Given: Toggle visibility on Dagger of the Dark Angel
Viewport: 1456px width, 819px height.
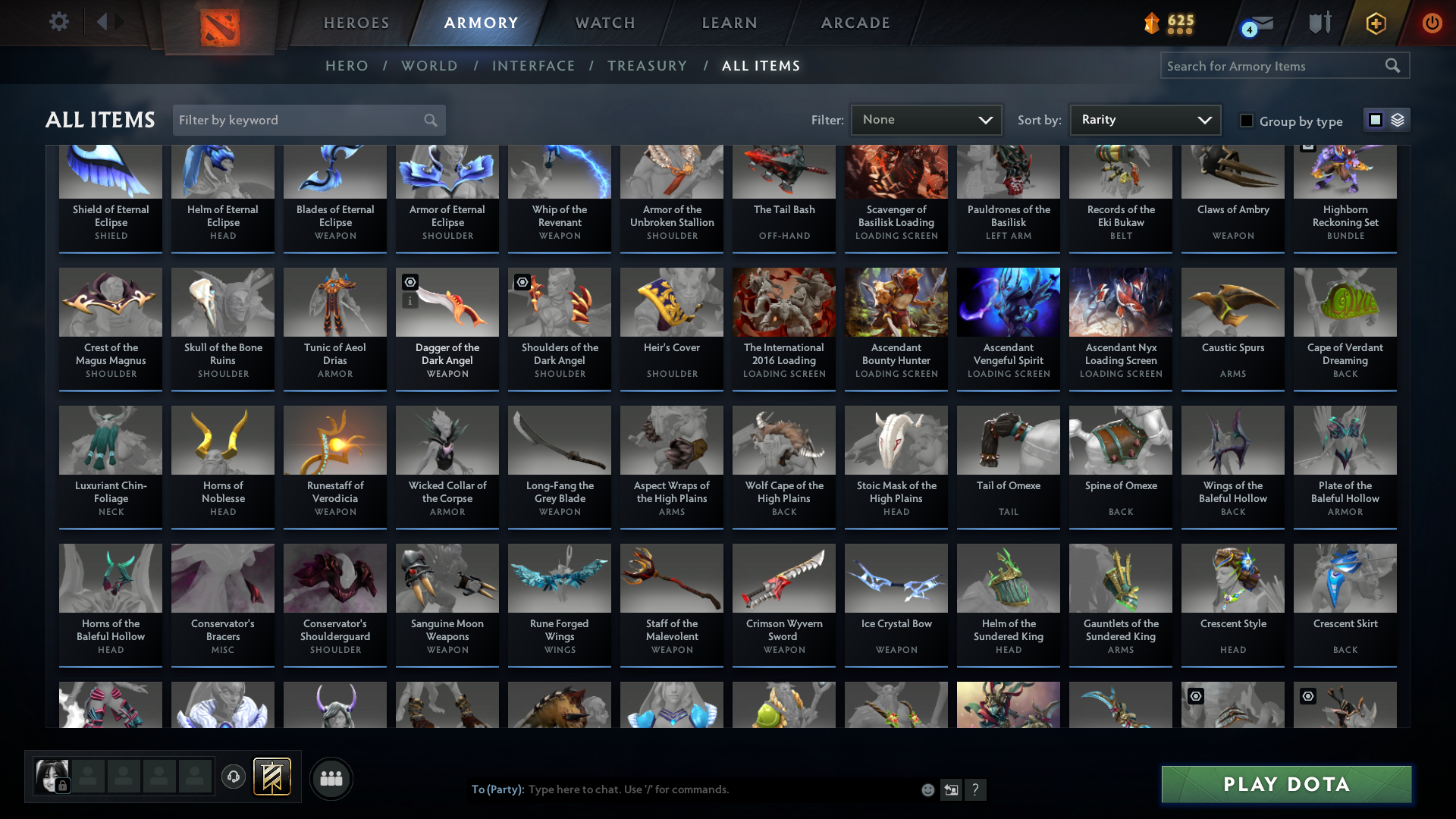Looking at the screenshot, I should (409, 282).
